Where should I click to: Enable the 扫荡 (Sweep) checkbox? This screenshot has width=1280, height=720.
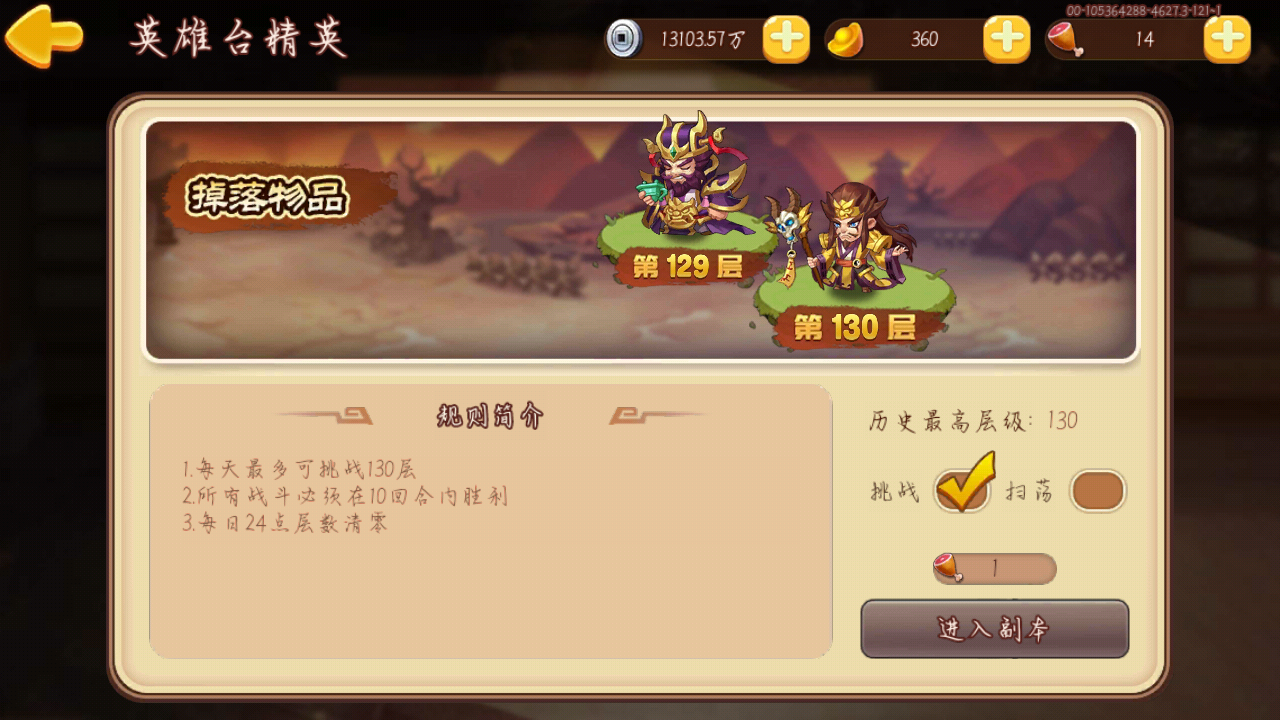click(x=1098, y=490)
